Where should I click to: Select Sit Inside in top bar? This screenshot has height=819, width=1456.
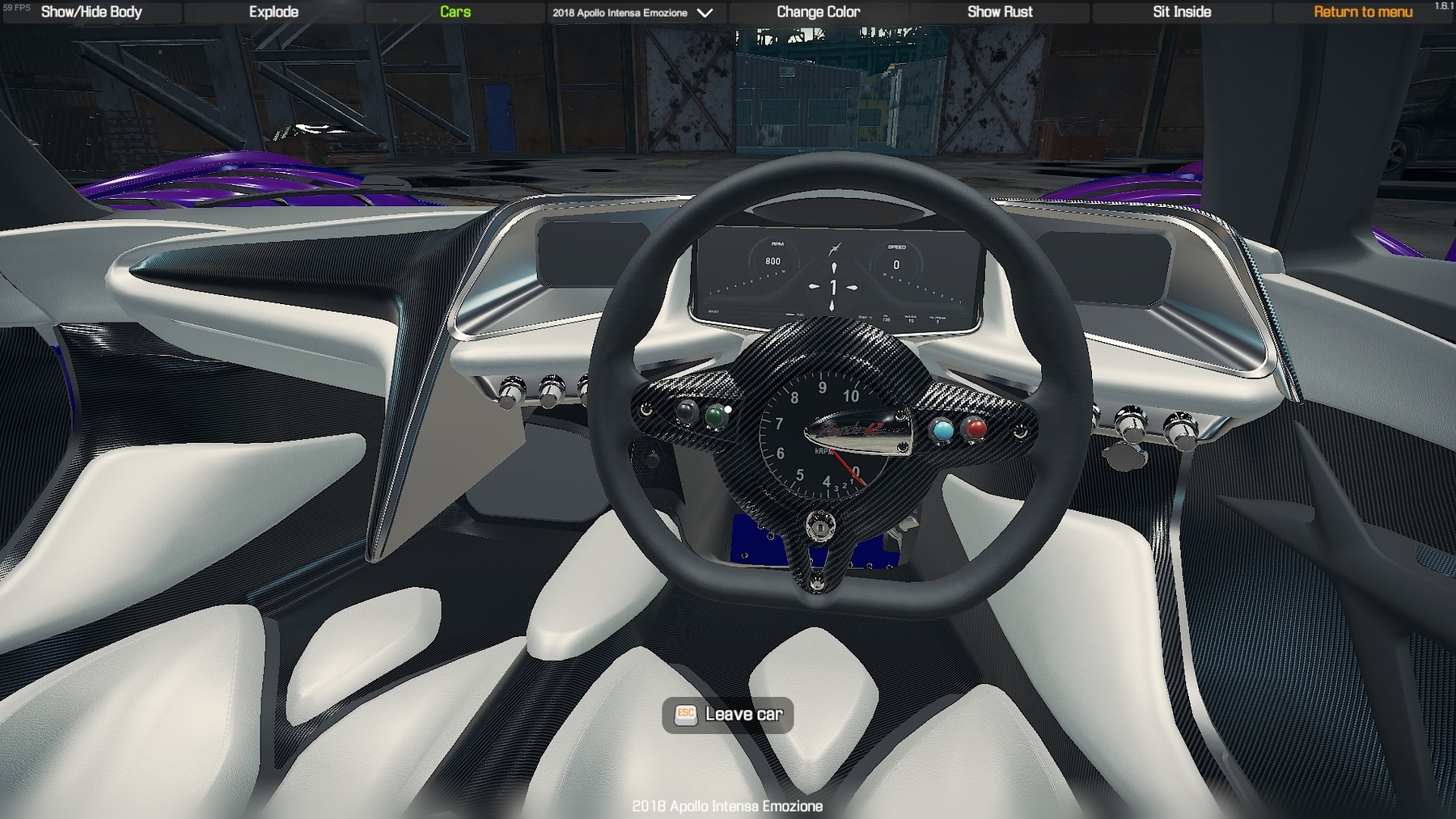[1182, 12]
